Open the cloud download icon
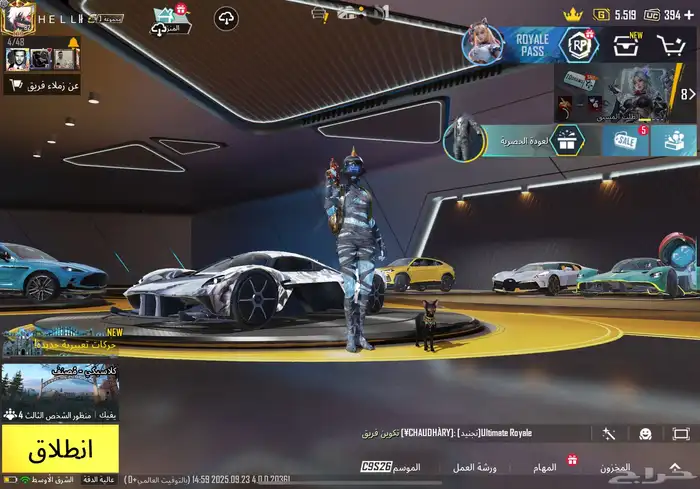 click(226, 18)
